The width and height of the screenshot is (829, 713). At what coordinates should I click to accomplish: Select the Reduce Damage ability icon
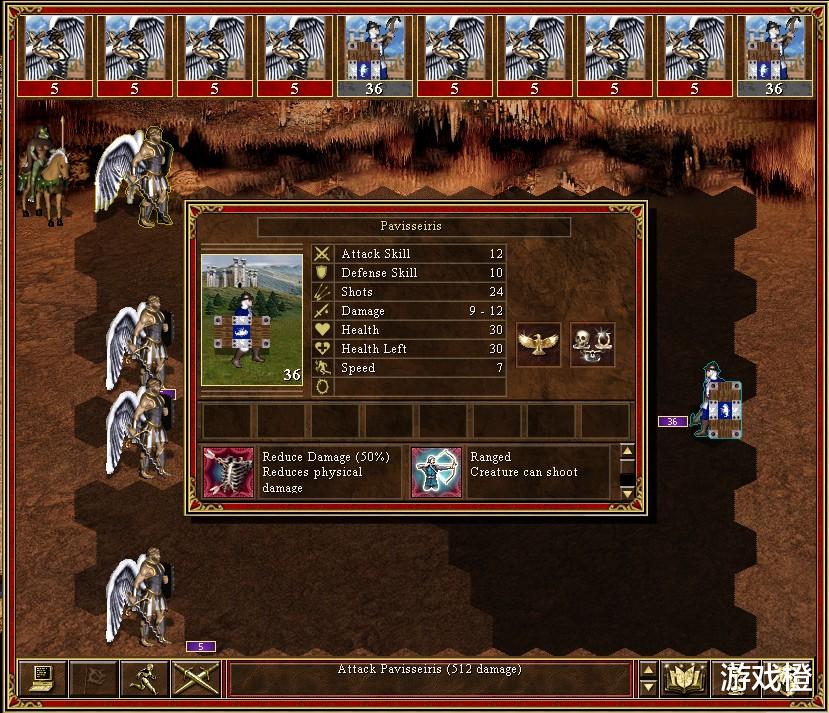pyautogui.click(x=228, y=473)
